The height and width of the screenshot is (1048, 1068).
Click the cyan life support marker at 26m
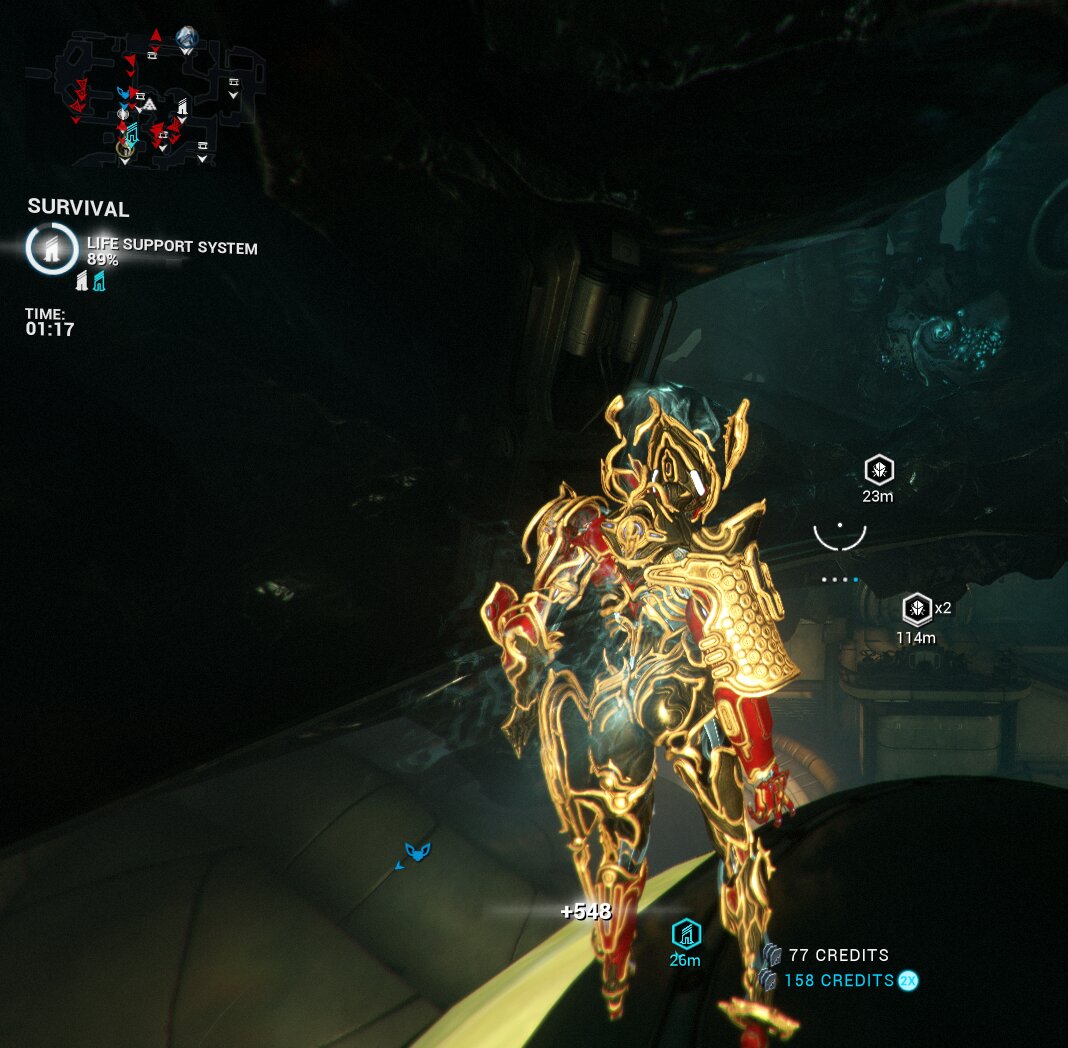[x=685, y=935]
